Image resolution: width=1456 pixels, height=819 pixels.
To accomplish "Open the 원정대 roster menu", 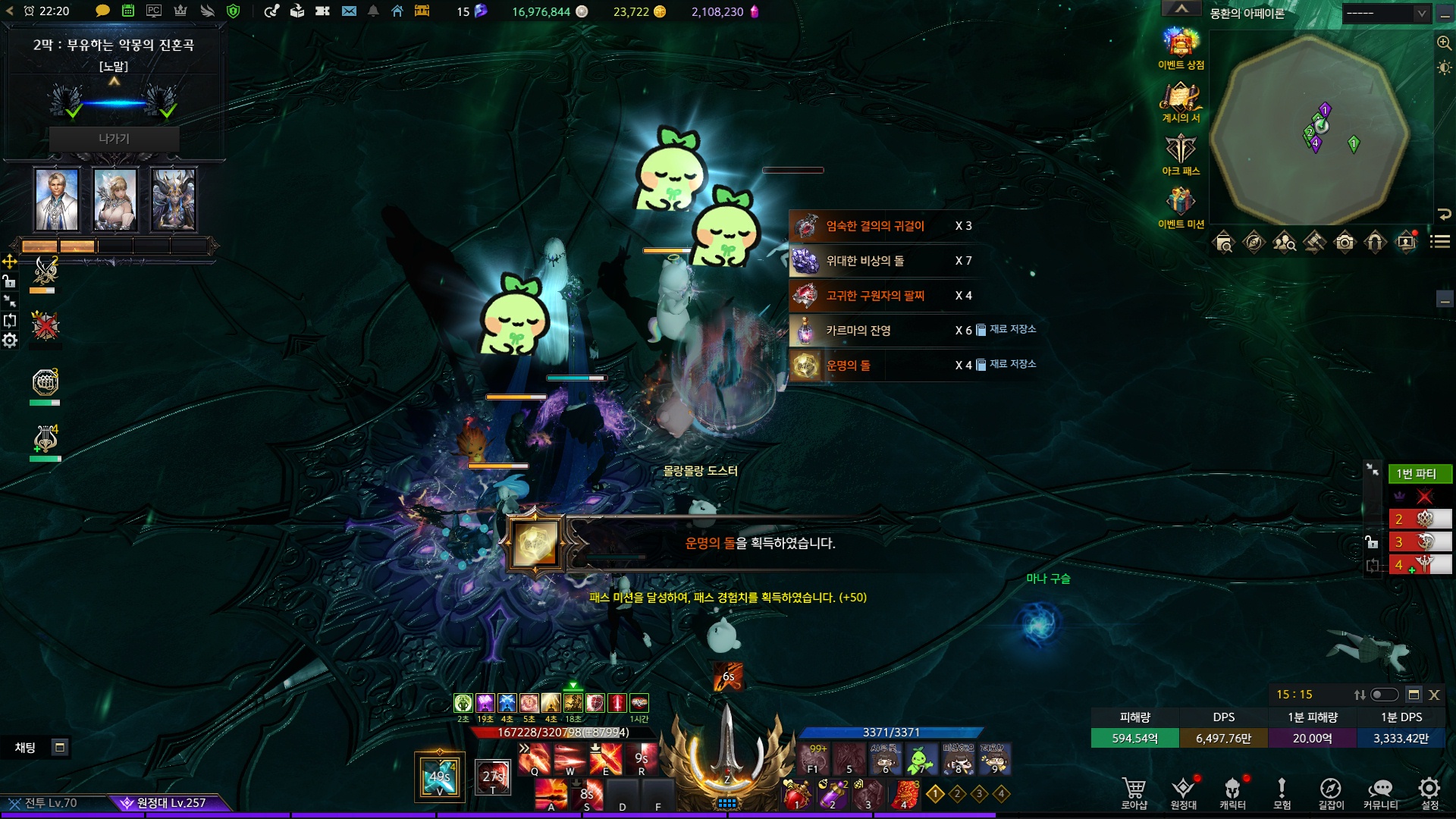I will [1183, 791].
